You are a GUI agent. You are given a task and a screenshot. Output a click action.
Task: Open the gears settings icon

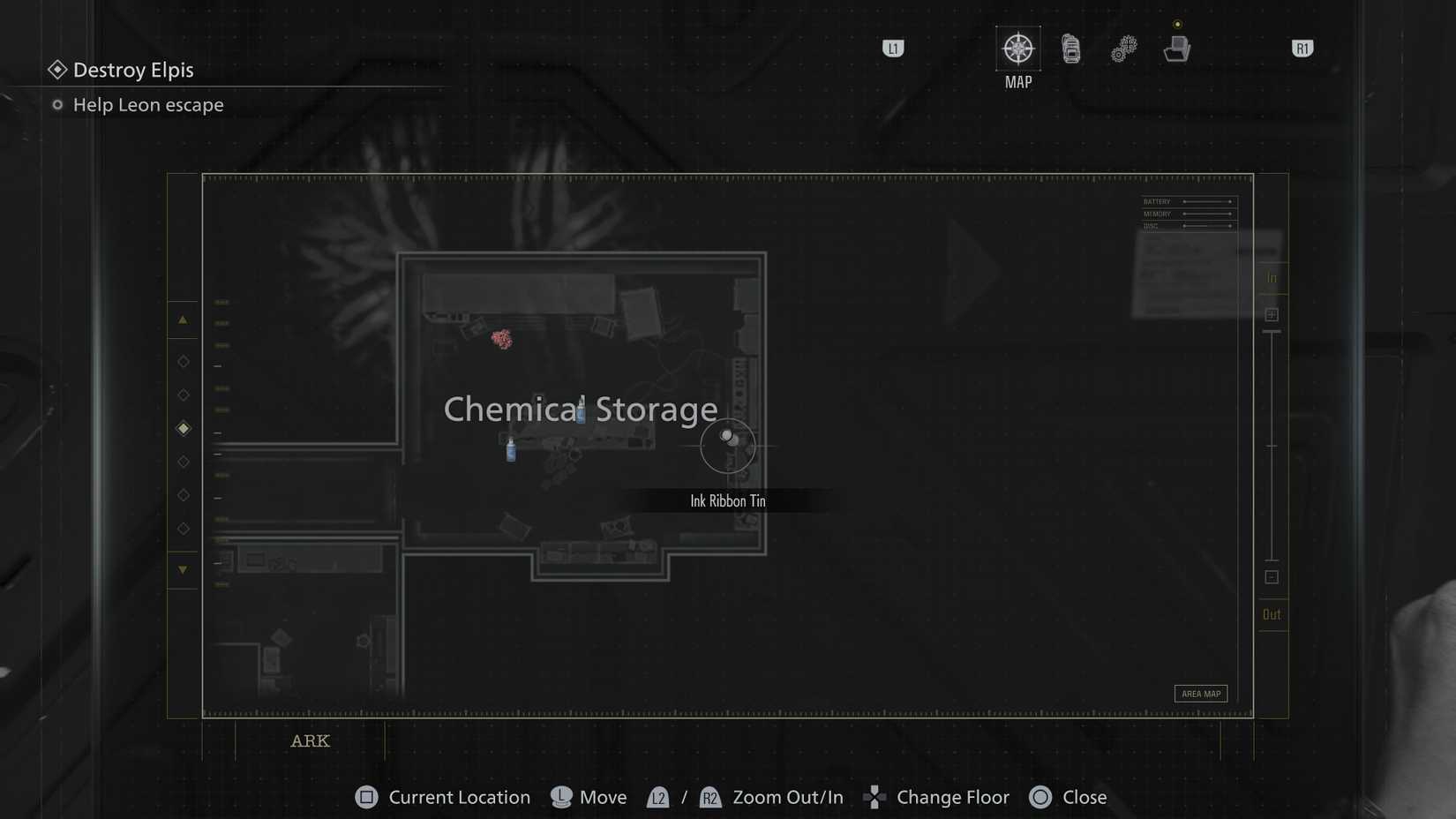pyautogui.click(x=1123, y=50)
